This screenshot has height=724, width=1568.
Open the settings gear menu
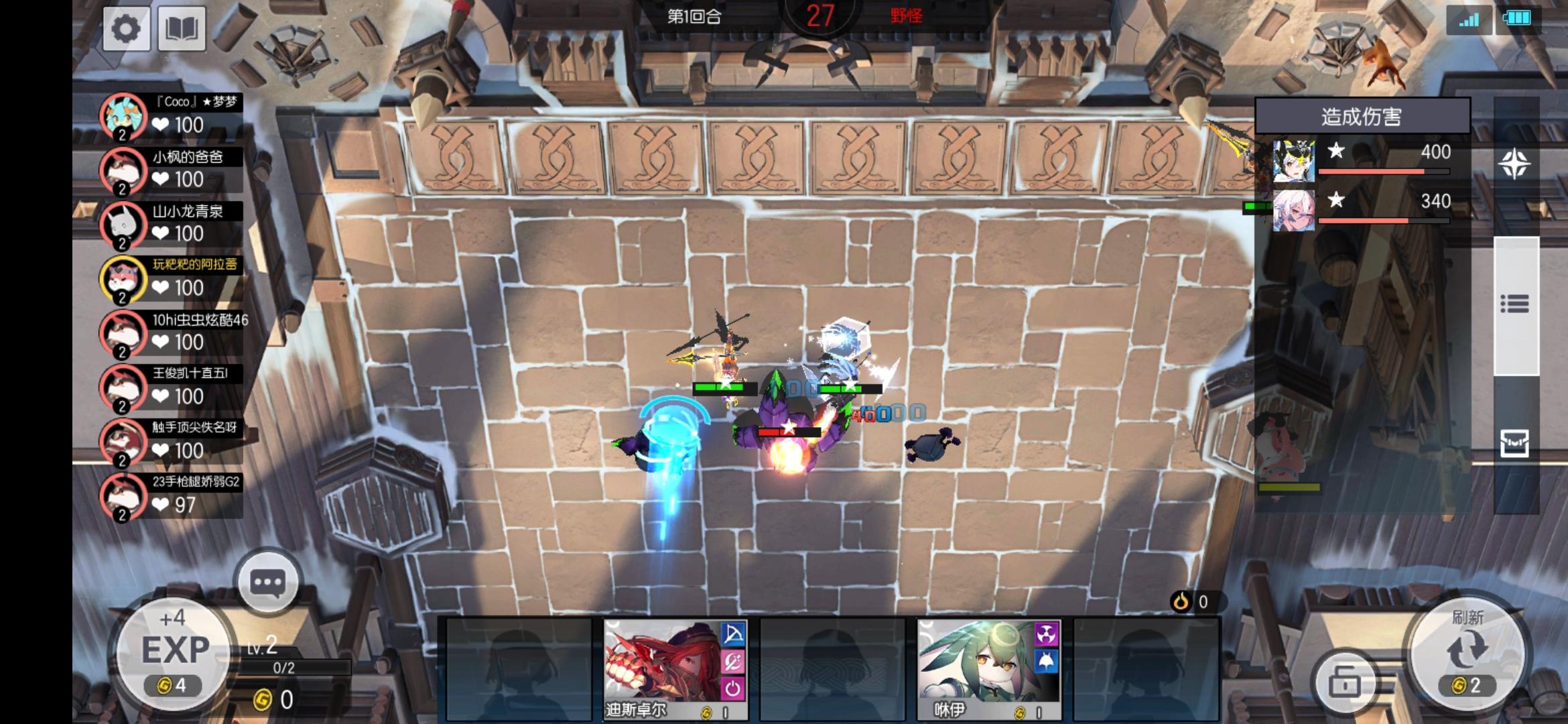126,28
